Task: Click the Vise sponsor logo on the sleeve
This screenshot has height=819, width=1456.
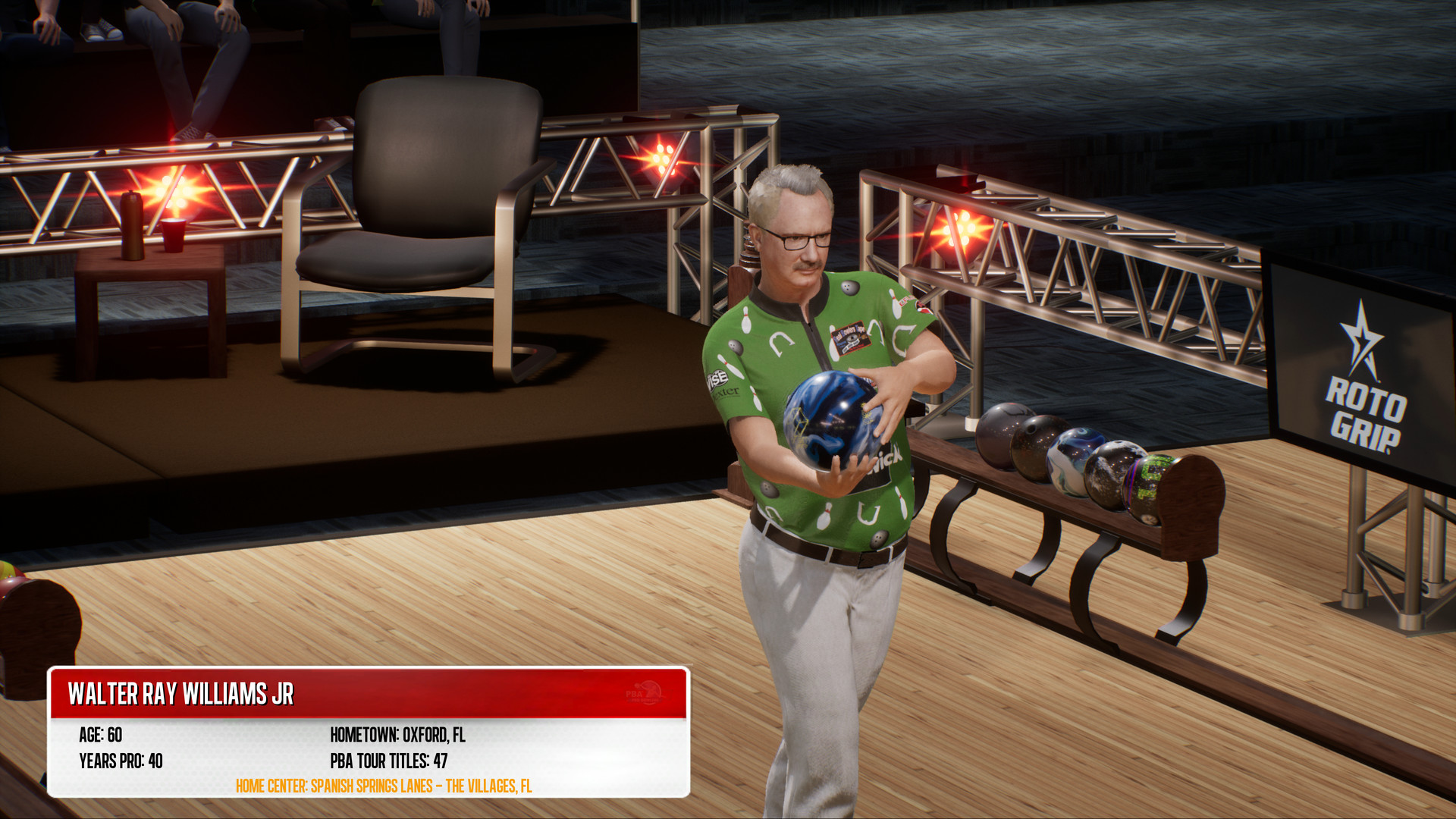Action: (x=717, y=378)
